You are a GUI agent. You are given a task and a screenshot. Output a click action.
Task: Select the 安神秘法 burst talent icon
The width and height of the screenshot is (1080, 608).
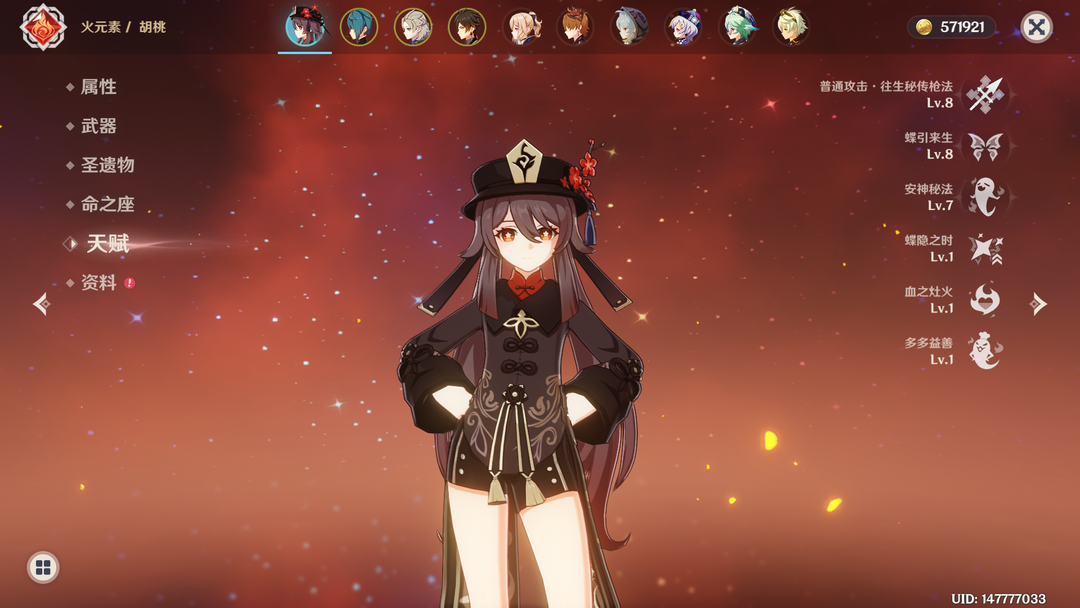tap(985, 197)
